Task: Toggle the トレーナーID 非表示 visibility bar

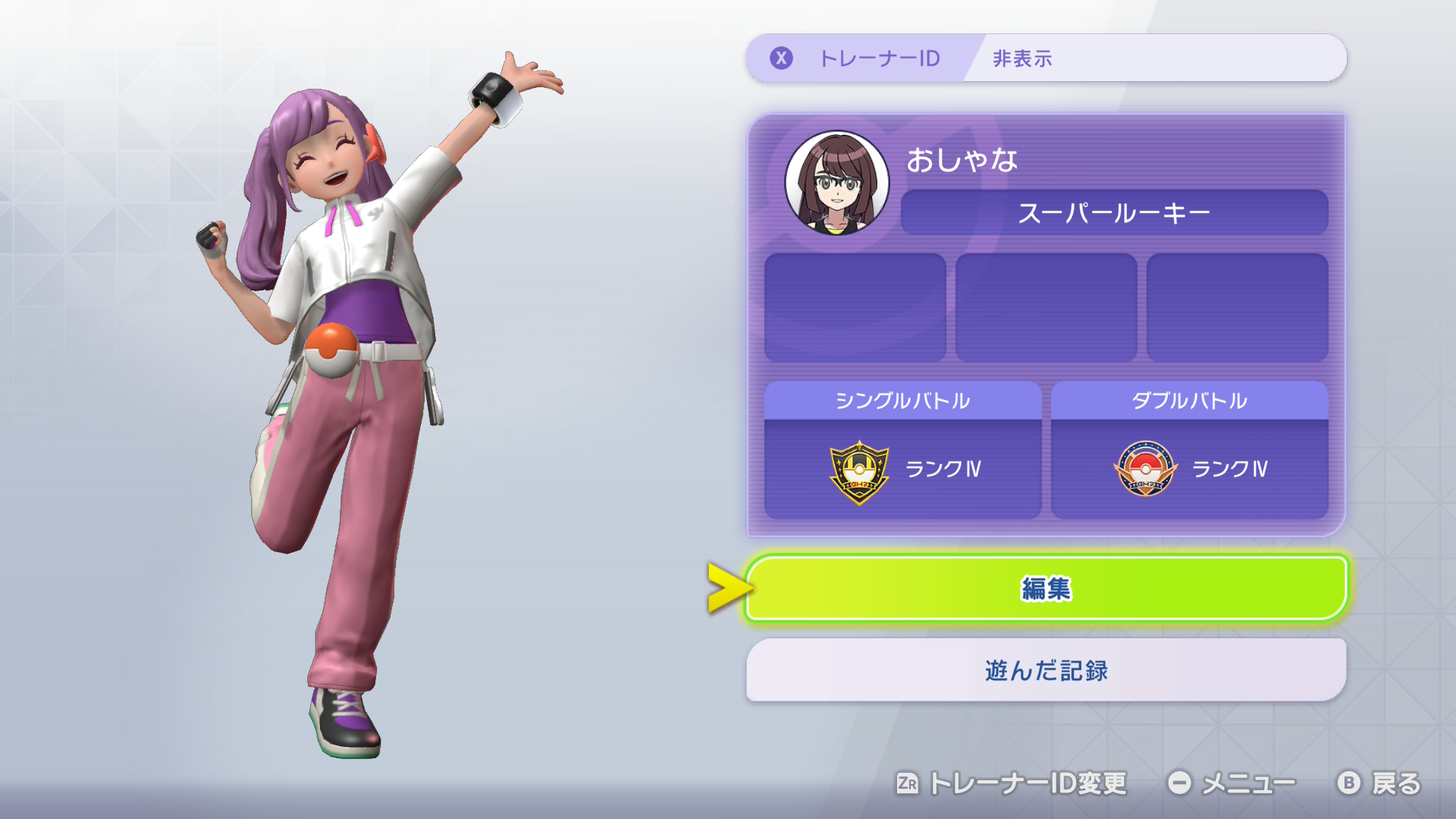Action: 1046,58
